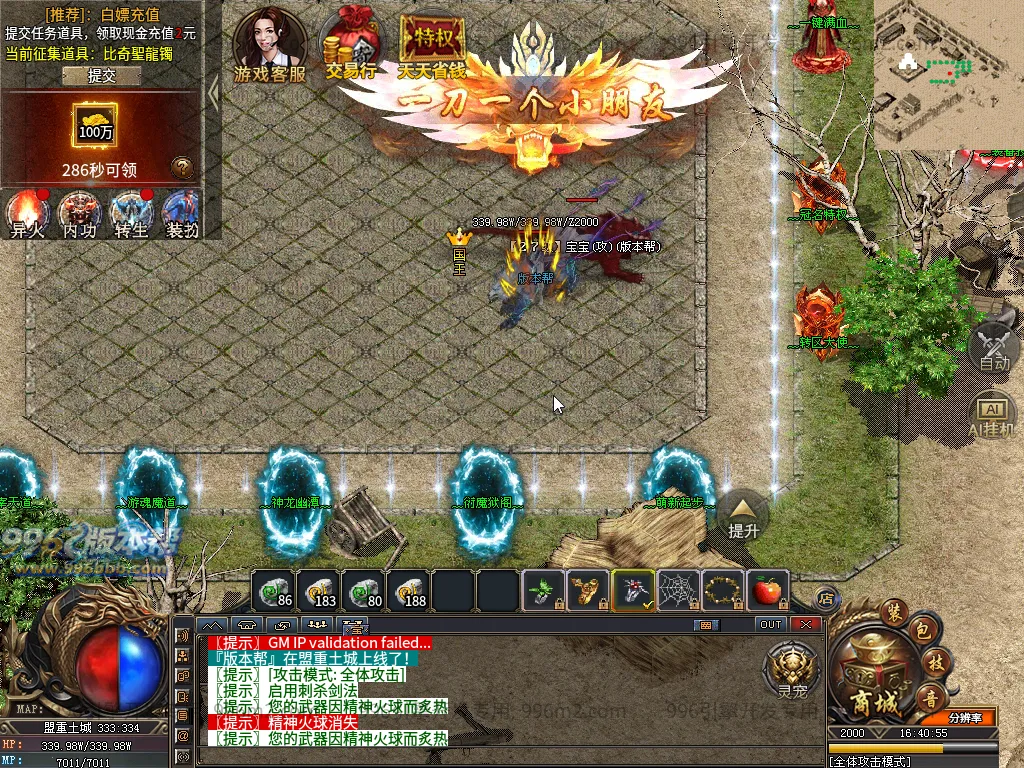Toggle the 自动 auto-combat button
1024x768 pixels.
[x=994, y=346]
